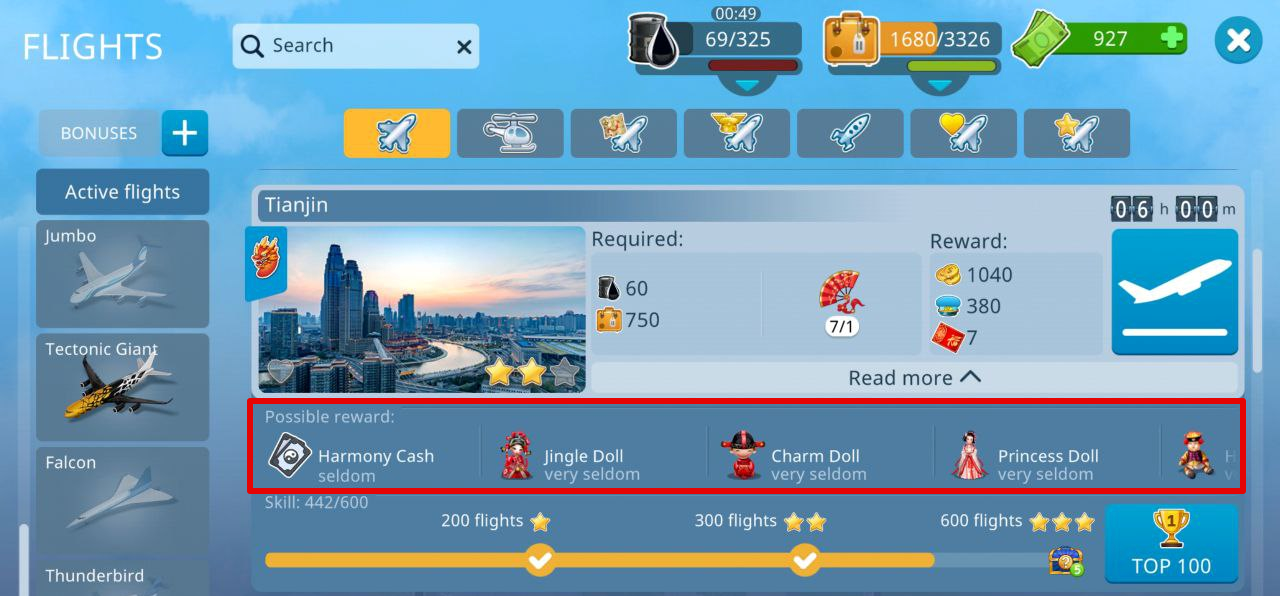Switch to the rocket flights tab

pyautogui.click(x=850, y=134)
